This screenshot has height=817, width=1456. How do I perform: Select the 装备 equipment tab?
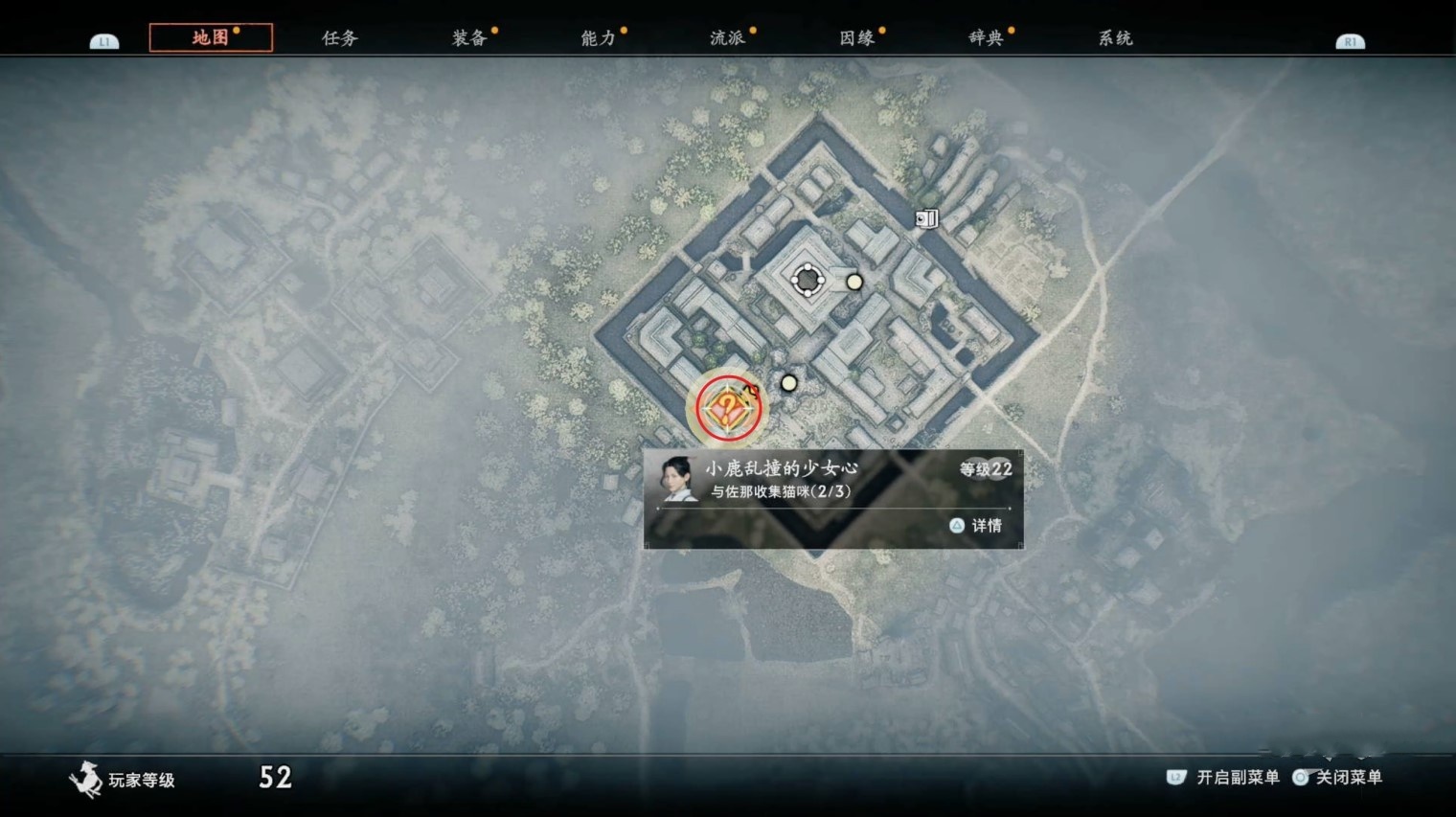(x=469, y=38)
